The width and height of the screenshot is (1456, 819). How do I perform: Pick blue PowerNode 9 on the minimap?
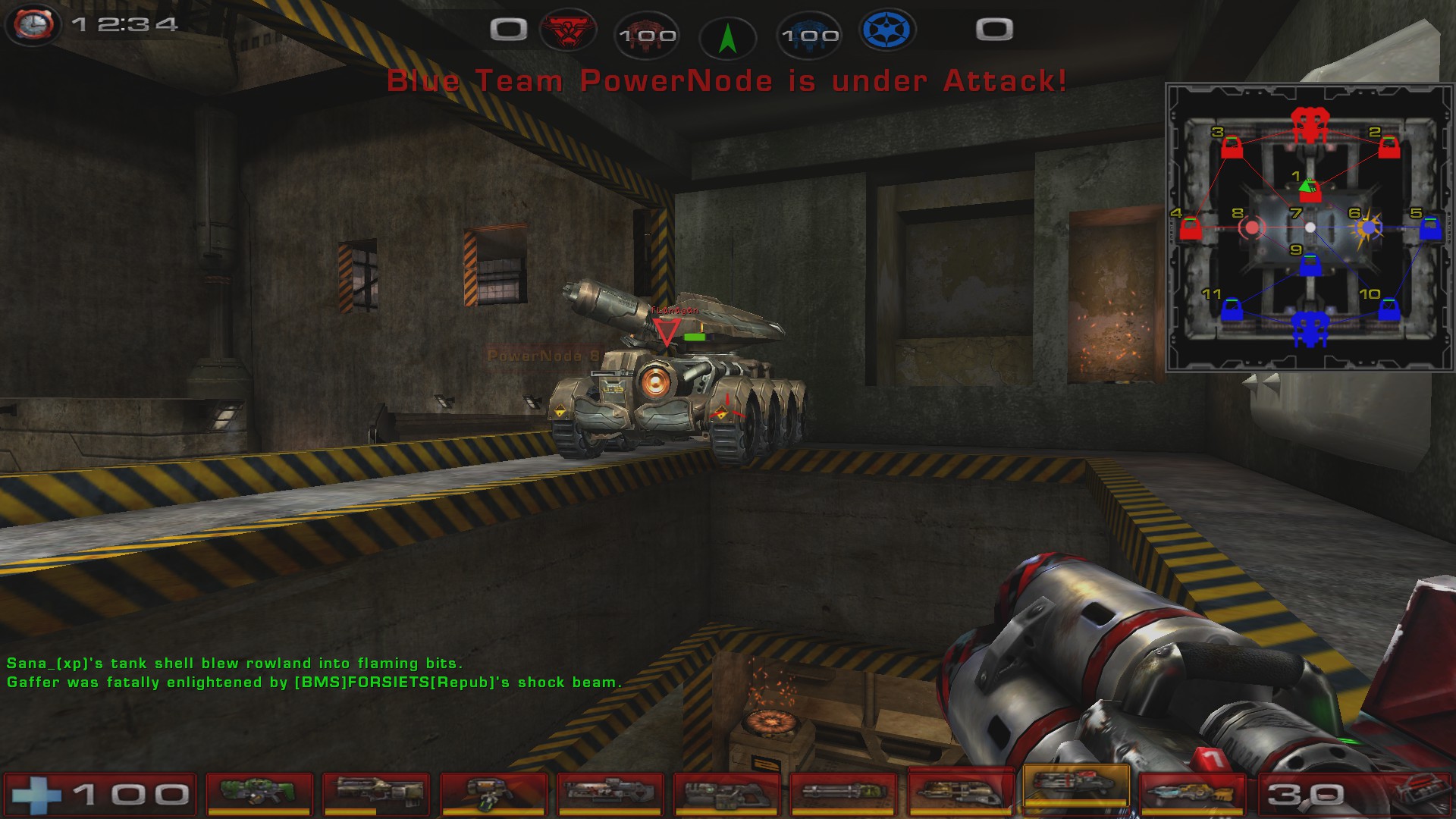[x=1310, y=264]
